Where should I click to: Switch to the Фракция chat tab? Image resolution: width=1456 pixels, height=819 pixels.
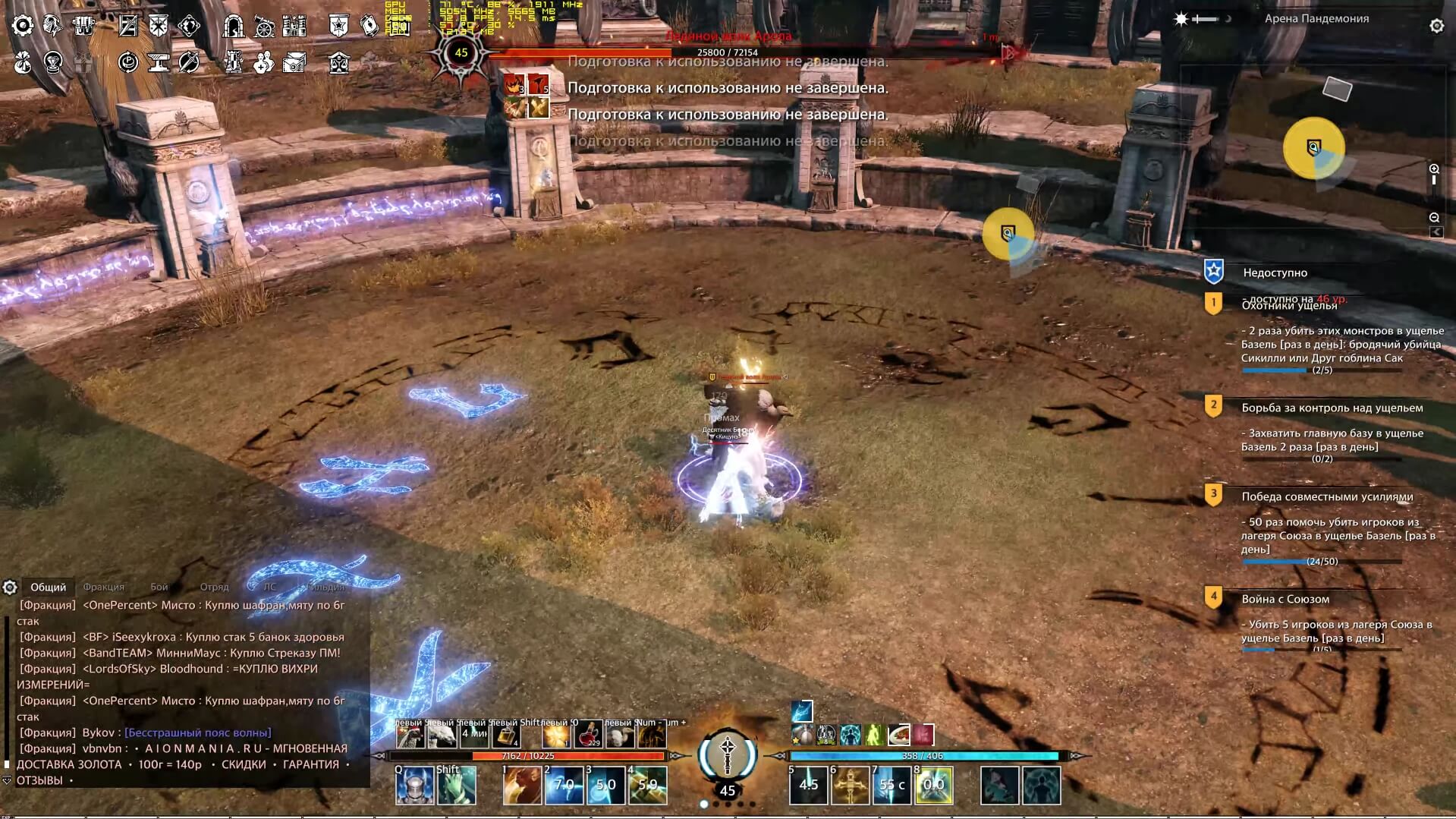tap(103, 586)
